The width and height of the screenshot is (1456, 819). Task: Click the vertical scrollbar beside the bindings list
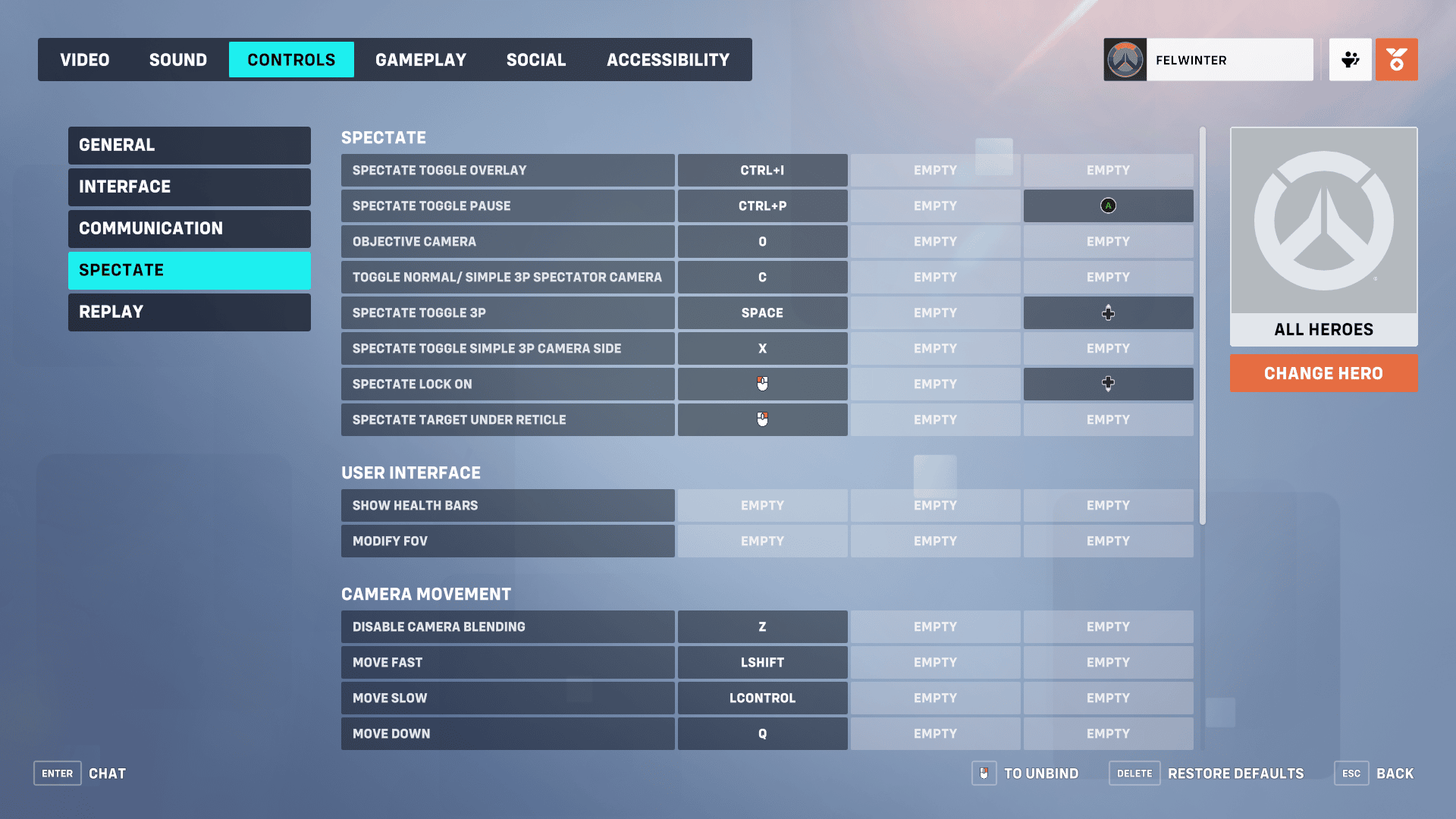pos(1202,326)
